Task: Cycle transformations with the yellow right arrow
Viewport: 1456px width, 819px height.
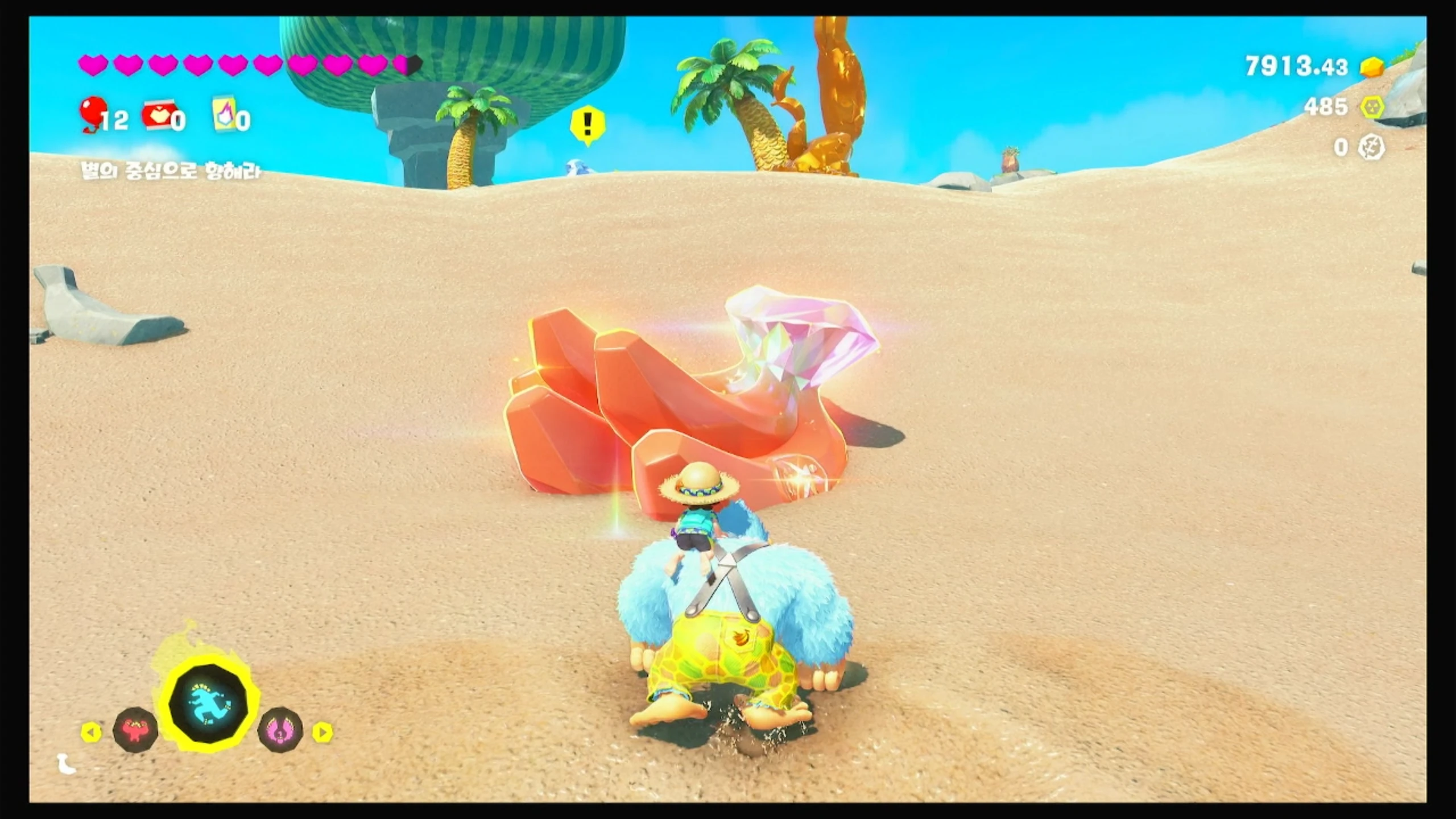Action: pyautogui.click(x=322, y=732)
